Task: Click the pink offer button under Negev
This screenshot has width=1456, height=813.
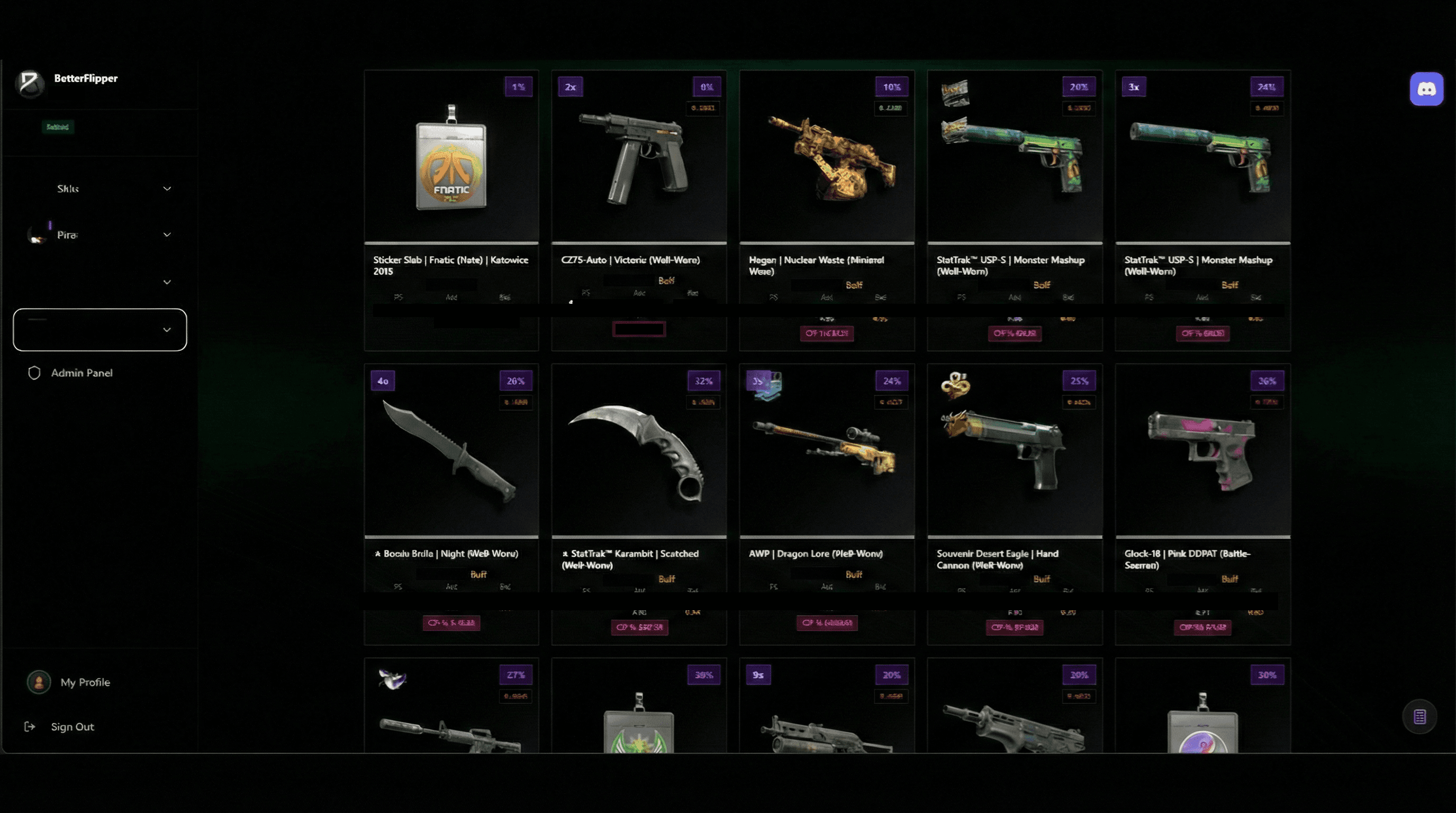Action: (826, 333)
